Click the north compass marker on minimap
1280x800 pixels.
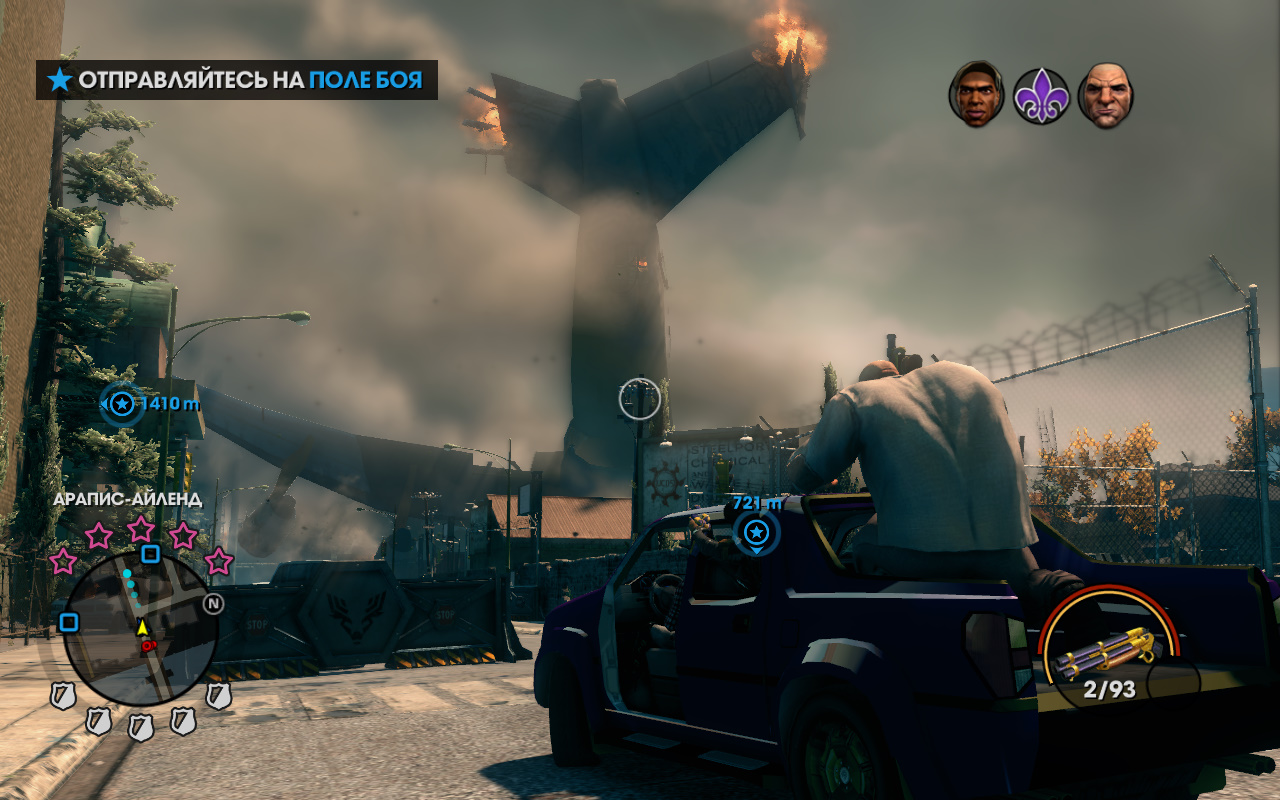(213, 603)
